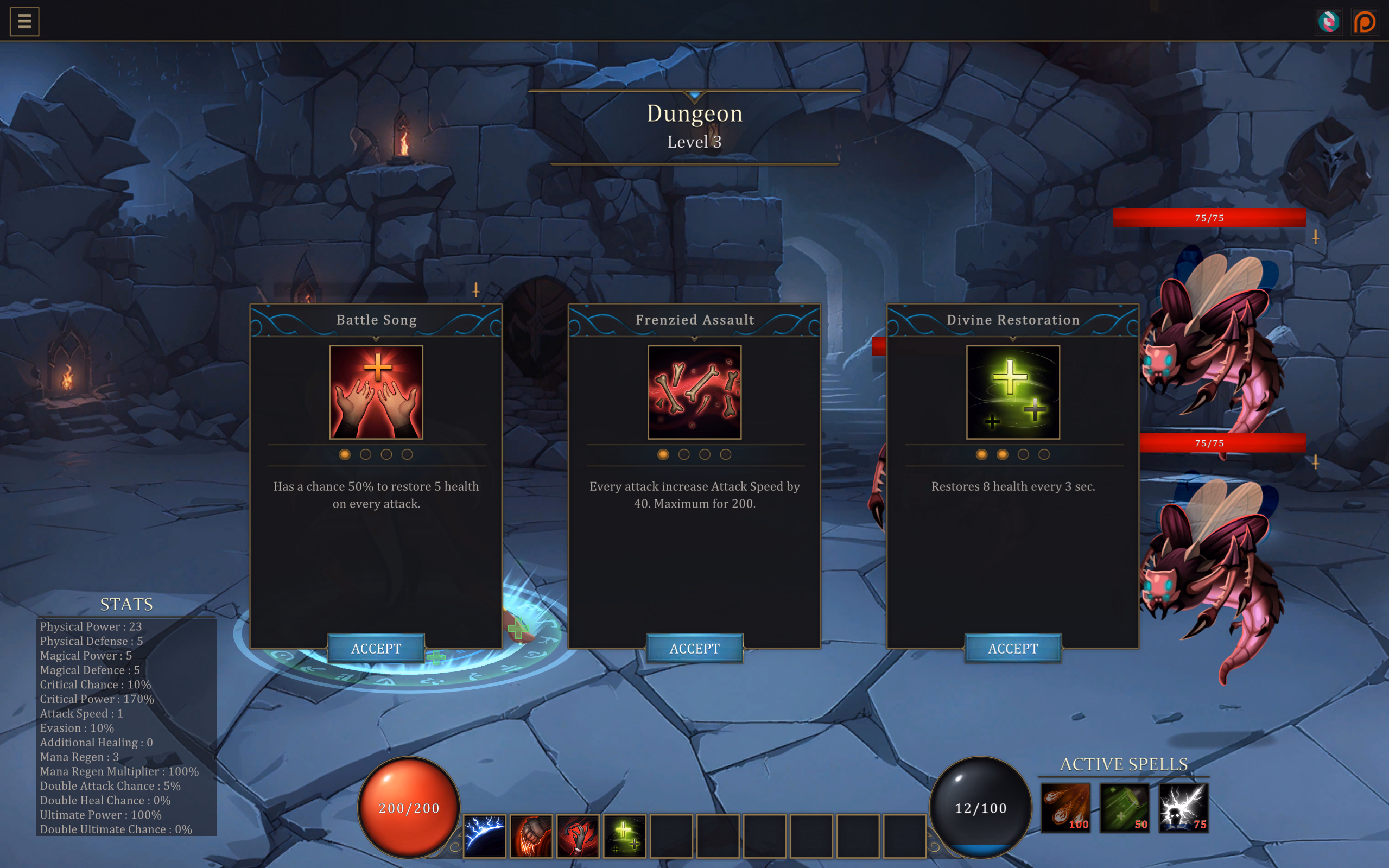Viewport: 1389px width, 868px height.
Task: Click the Dungeon level indicator arrow
Action: click(695, 96)
